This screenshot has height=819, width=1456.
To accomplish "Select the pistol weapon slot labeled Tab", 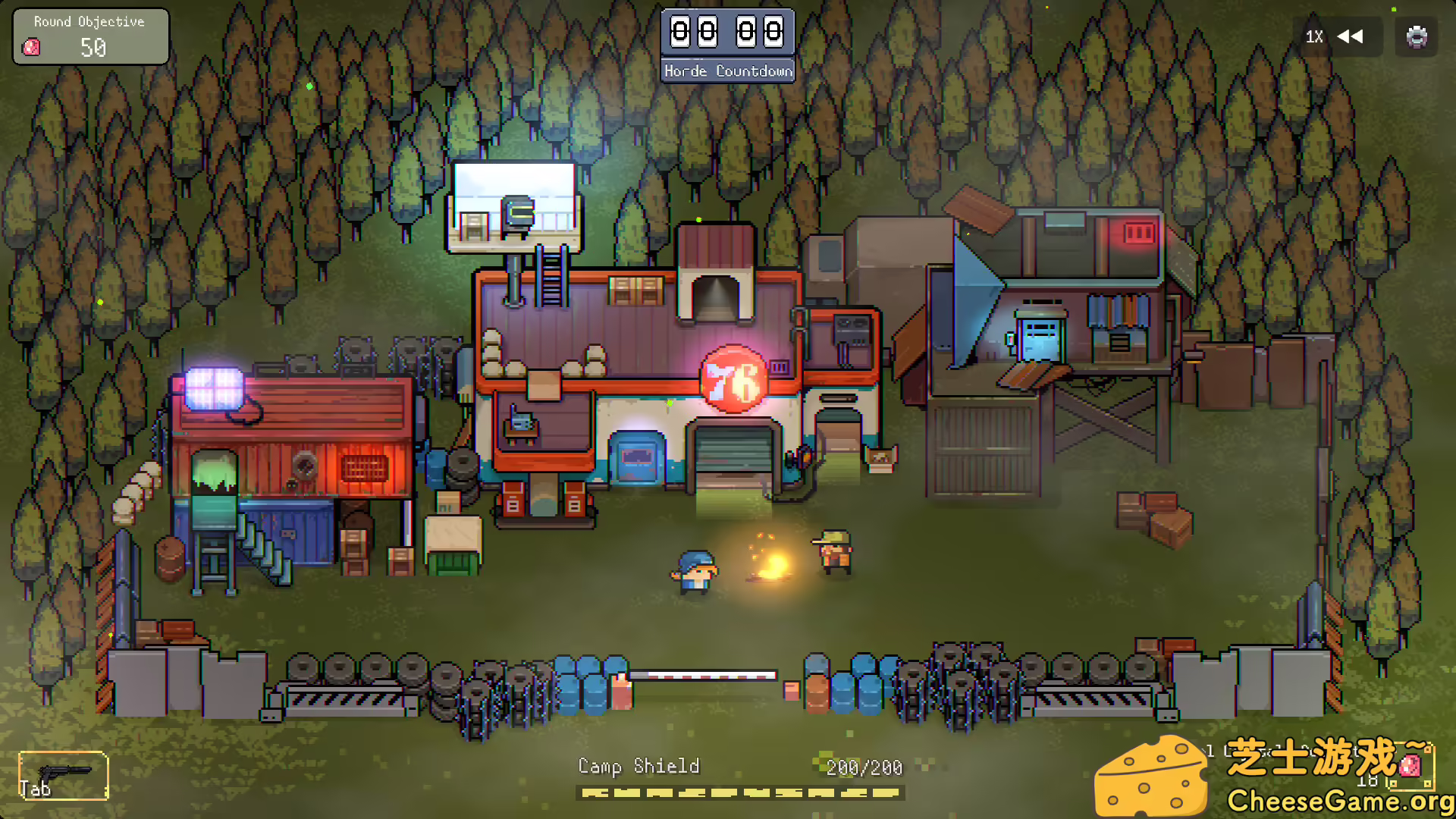I will click(x=64, y=773).
